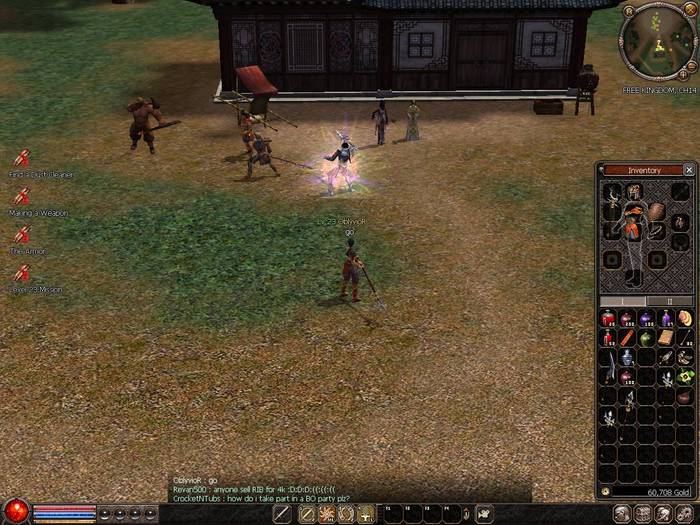Screen dimensions: 700x525
Task: Click the red orb at bottom-left corner
Action: (x=15, y=512)
